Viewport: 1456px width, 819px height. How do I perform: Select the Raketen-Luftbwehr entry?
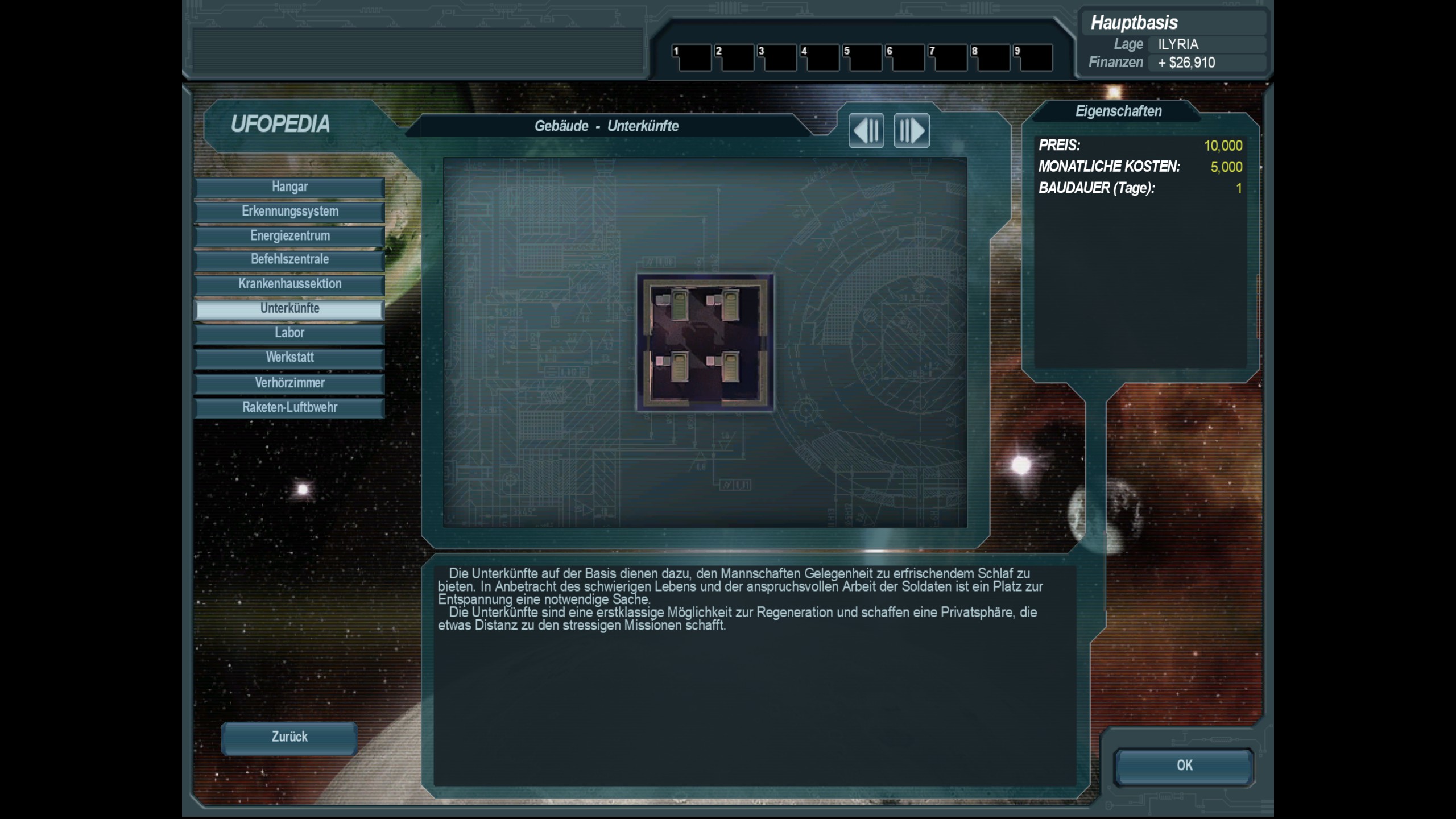click(x=289, y=408)
